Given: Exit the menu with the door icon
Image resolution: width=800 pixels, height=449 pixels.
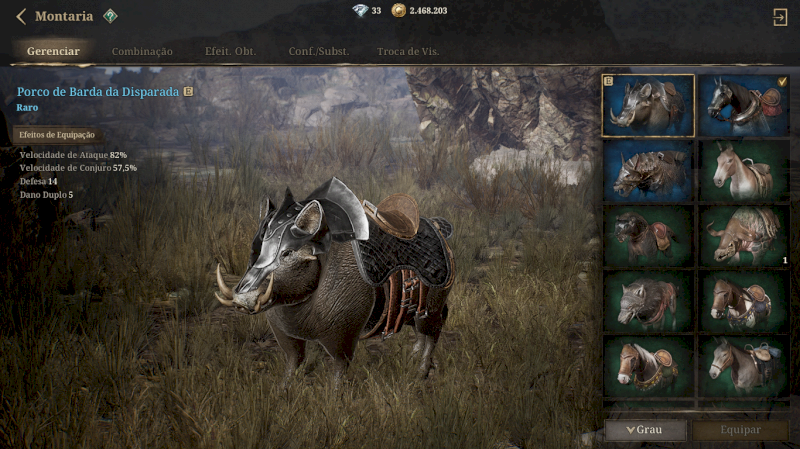Looking at the screenshot, I should tap(780, 16).
